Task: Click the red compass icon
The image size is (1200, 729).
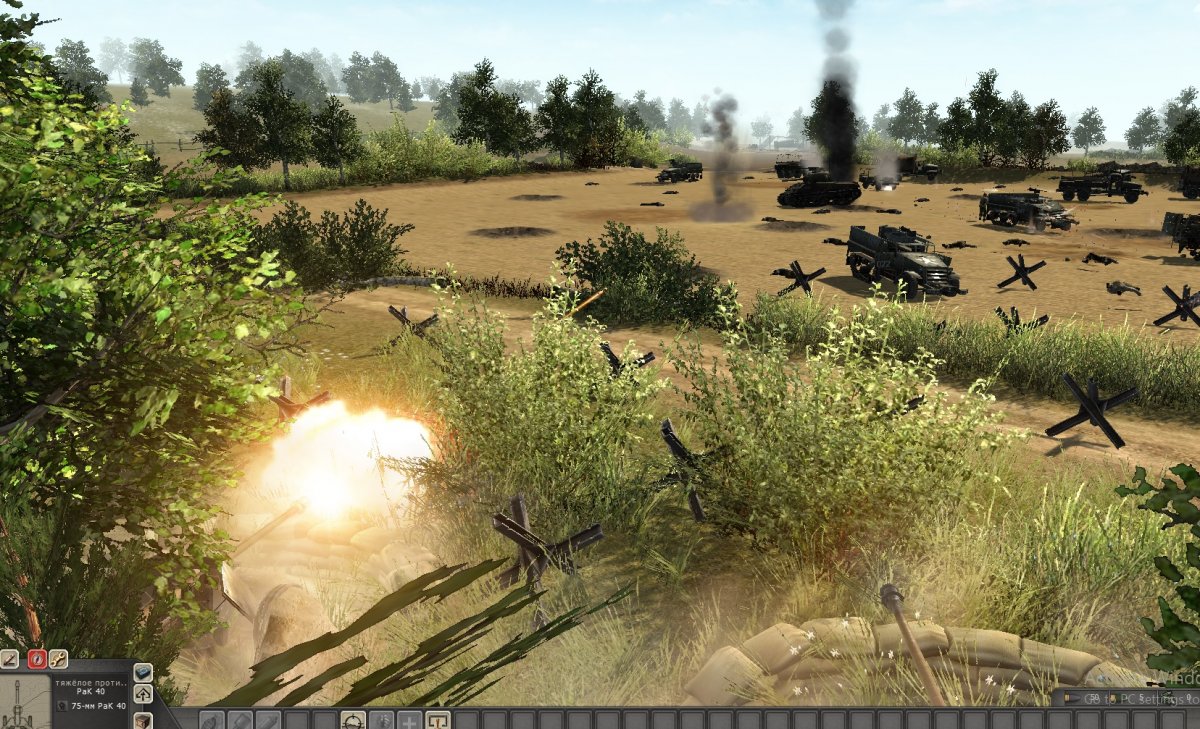Action: [37, 659]
